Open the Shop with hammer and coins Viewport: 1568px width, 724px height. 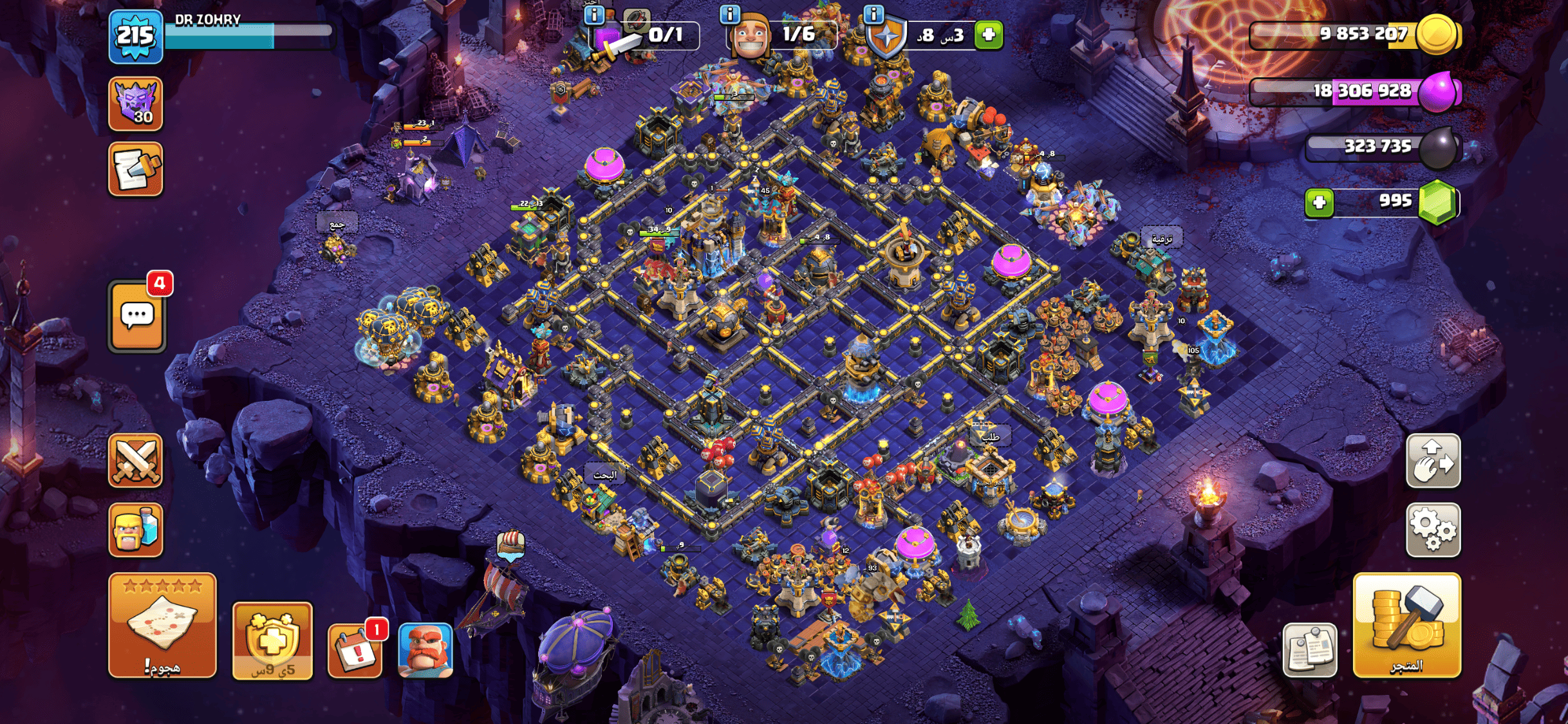[x=1406, y=625]
